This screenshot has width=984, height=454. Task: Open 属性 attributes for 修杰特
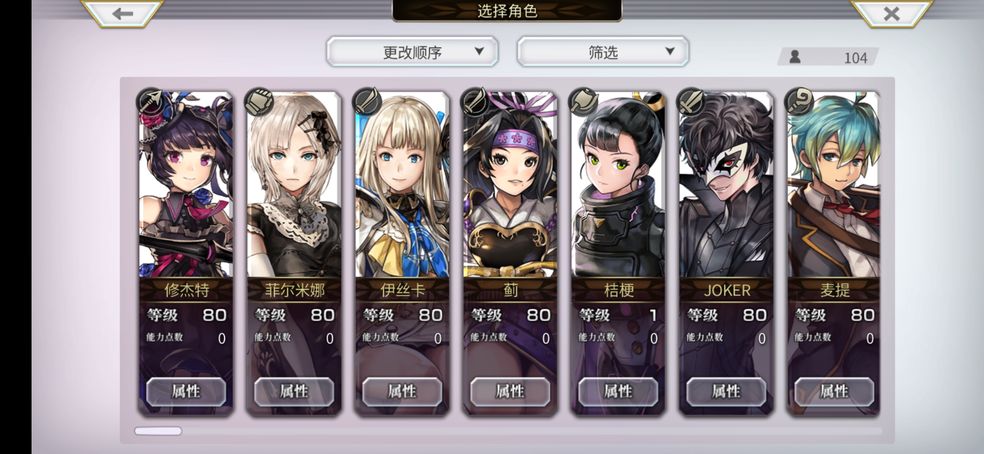185,391
